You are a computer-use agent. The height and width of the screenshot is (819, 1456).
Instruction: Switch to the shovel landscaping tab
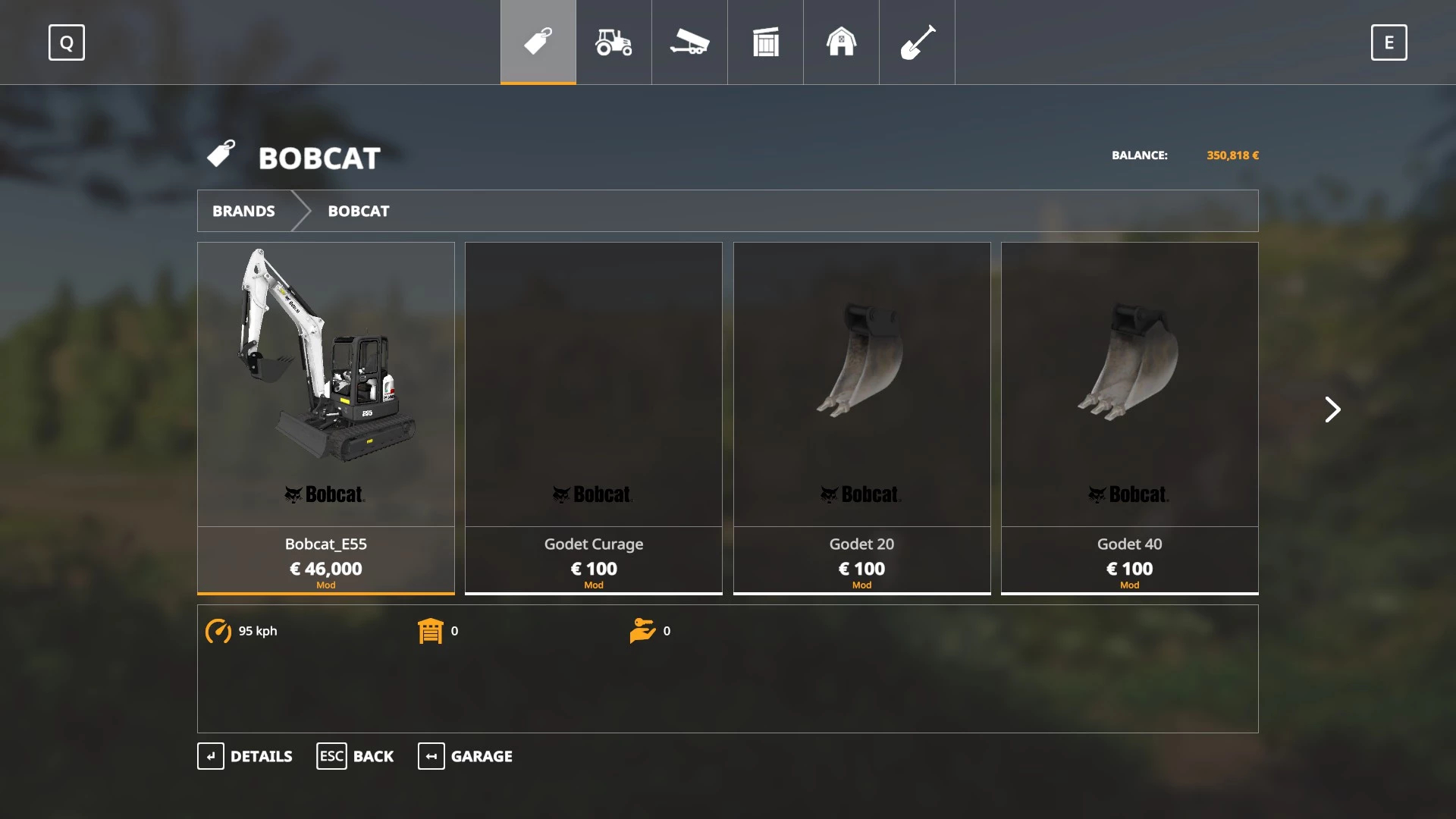(x=917, y=42)
